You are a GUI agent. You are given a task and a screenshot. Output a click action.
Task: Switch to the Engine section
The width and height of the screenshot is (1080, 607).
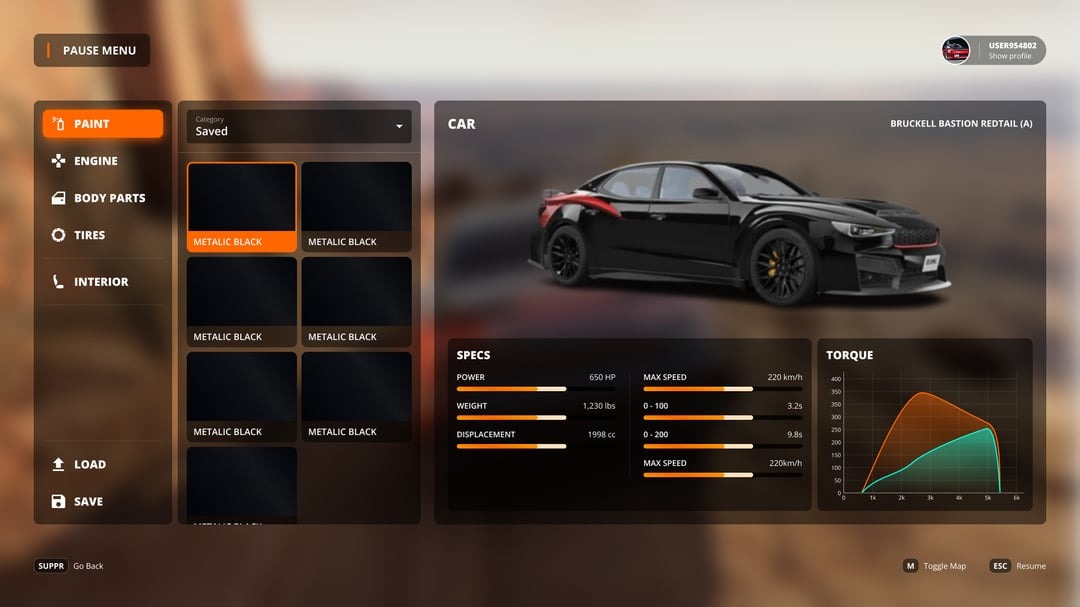coord(95,161)
